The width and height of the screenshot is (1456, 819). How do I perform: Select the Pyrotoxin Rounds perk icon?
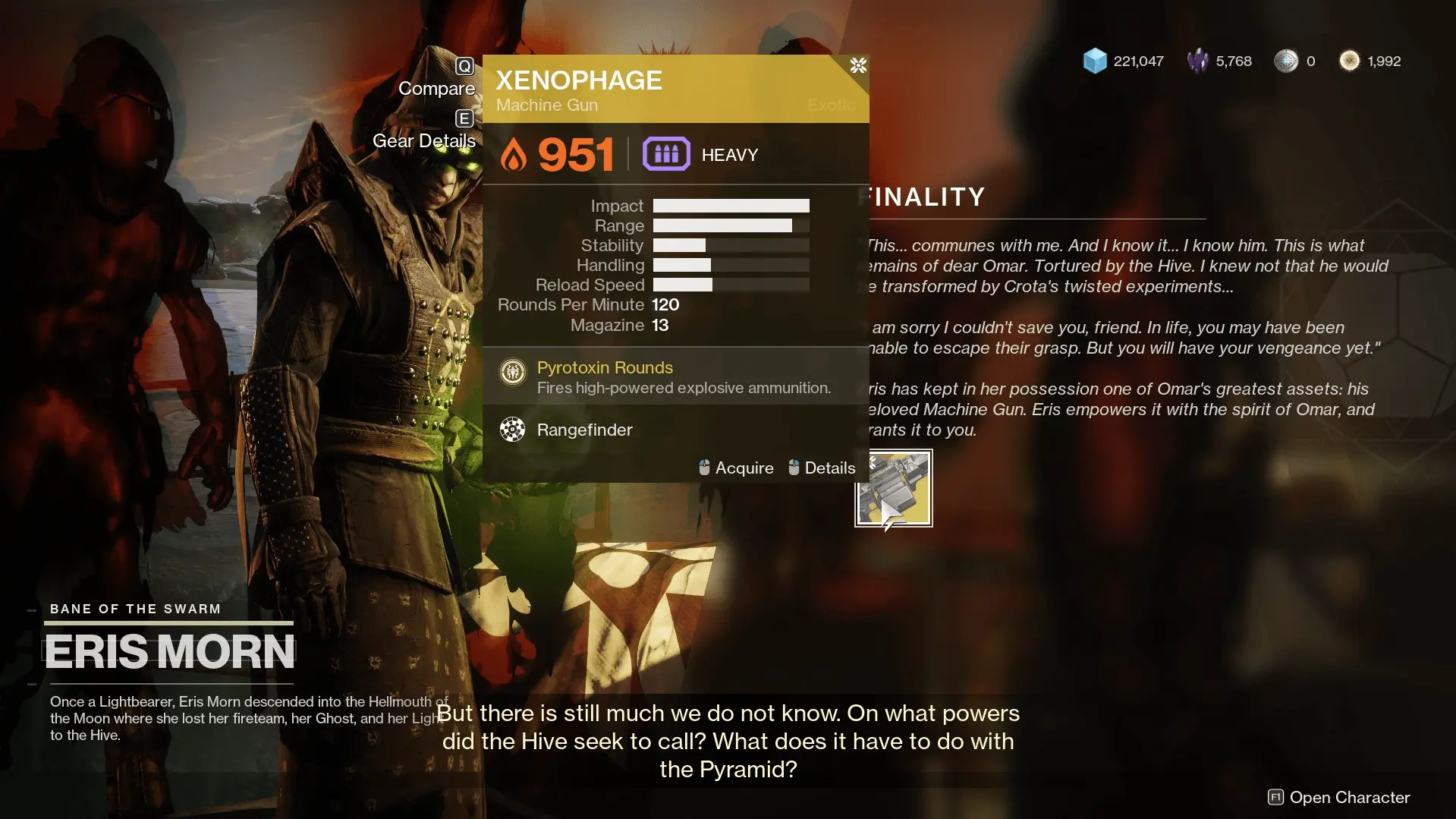tap(513, 372)
